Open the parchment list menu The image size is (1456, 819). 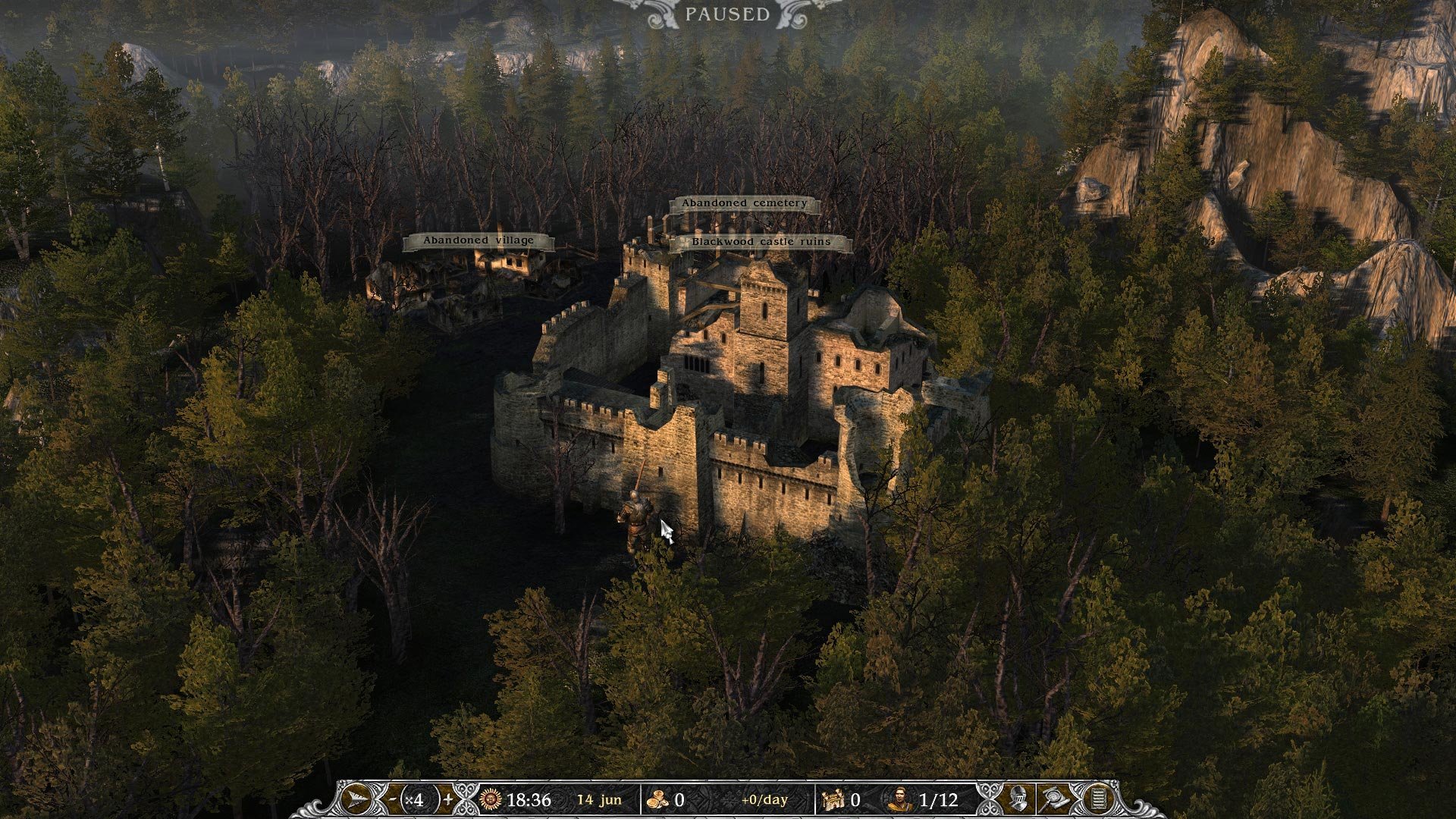click(1097, 799)
